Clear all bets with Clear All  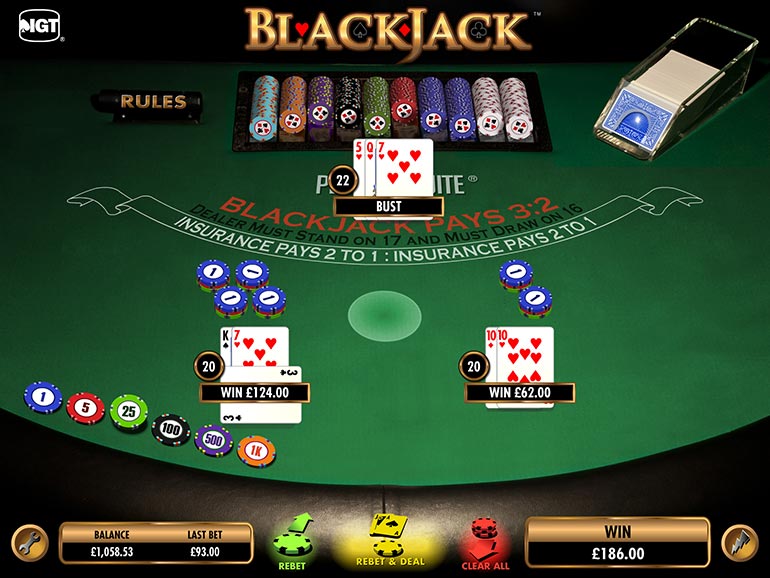click(483, 542)
